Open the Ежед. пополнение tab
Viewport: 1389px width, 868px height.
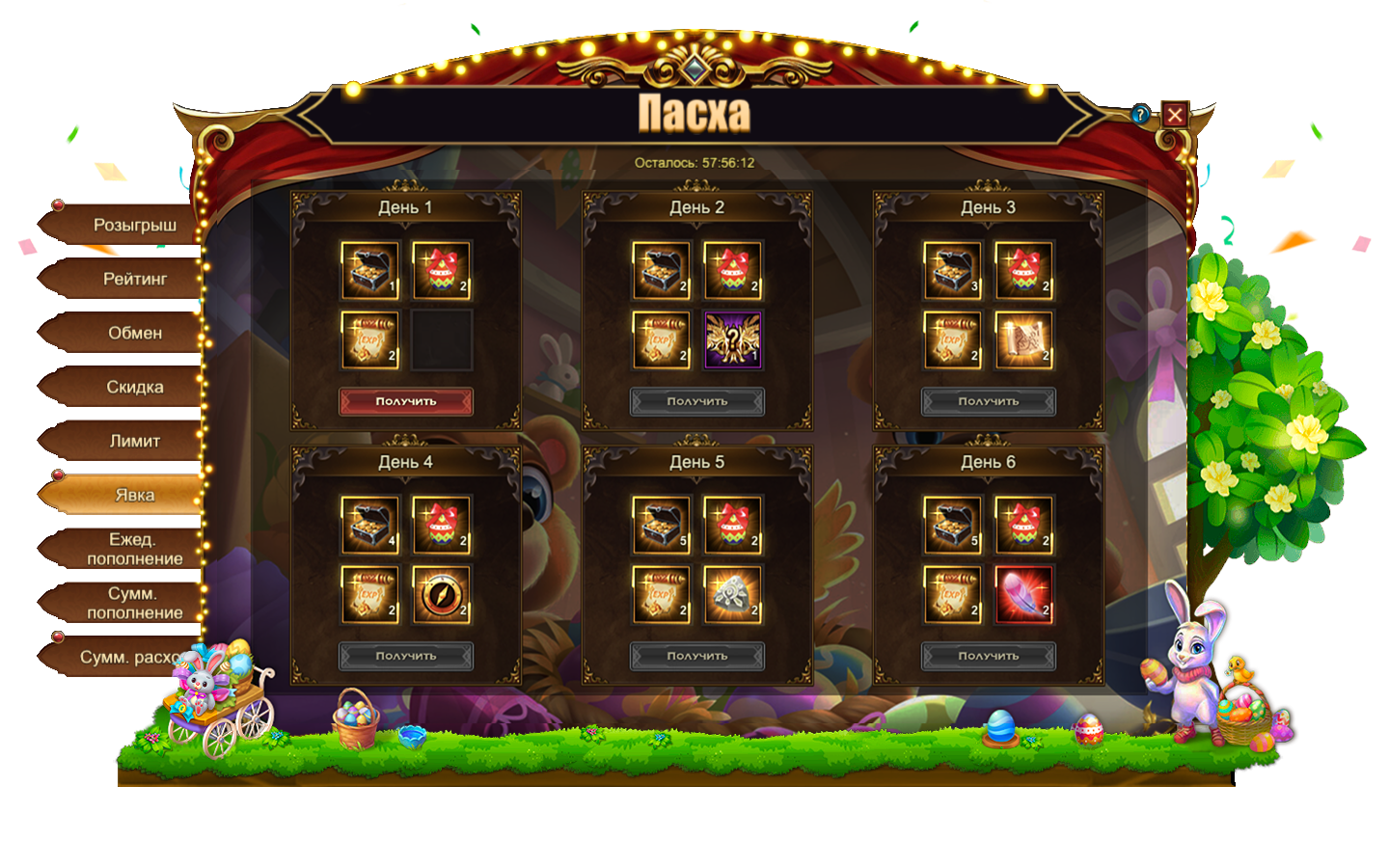[134, 550]
